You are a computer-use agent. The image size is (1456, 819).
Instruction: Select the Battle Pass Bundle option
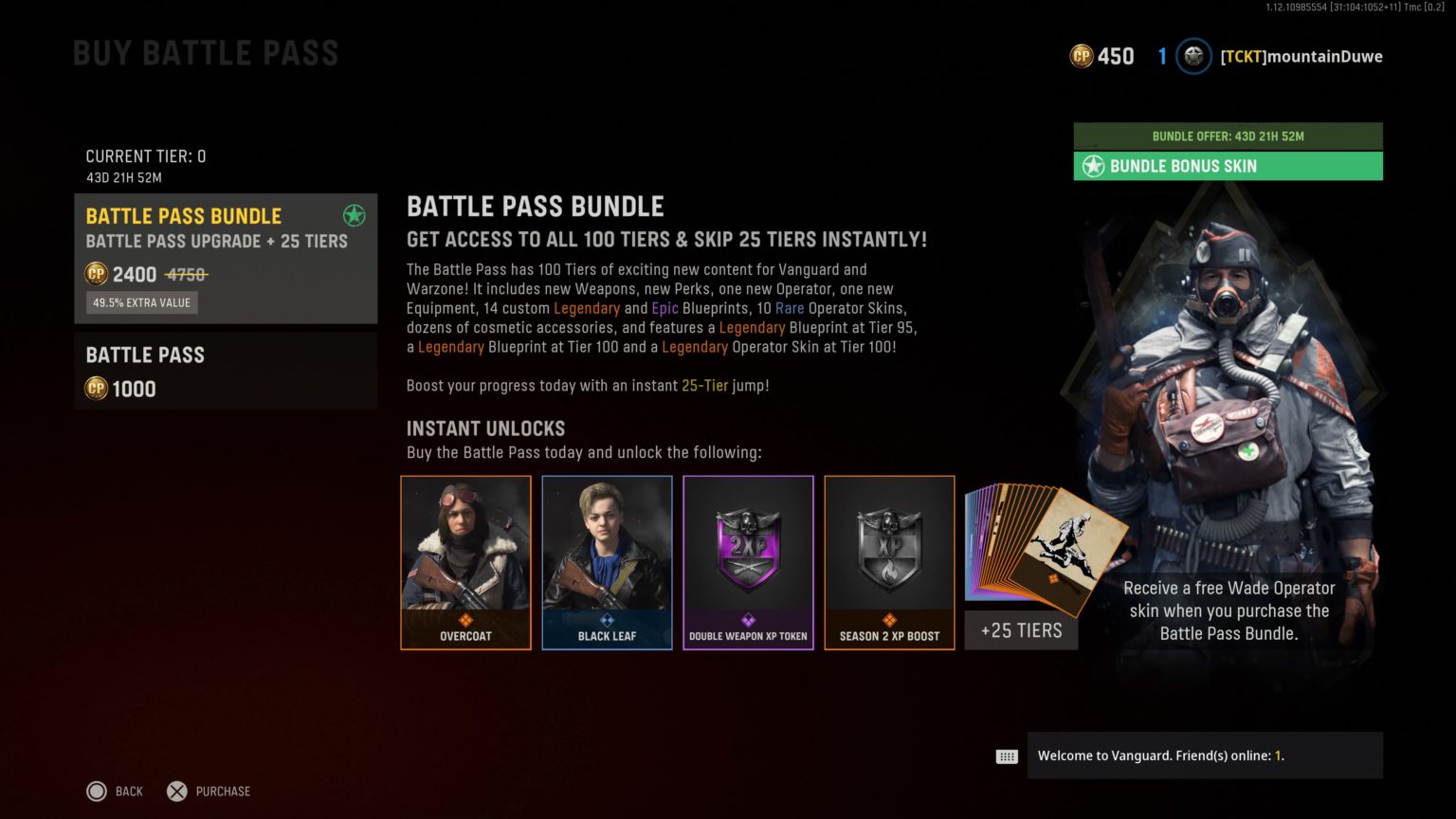(x=226, y=258)
